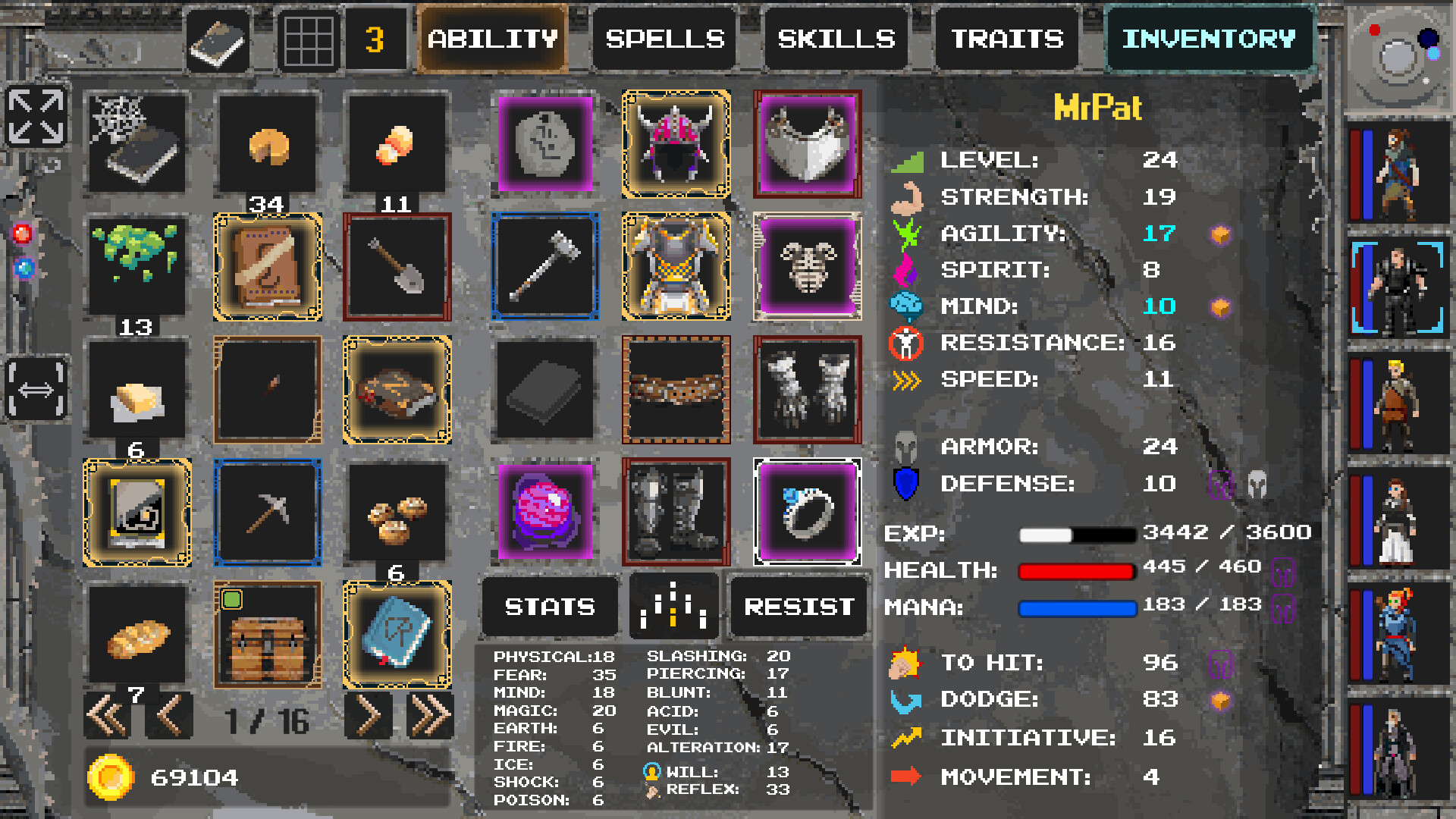Open the TRAITS tab

point(1006,39)
